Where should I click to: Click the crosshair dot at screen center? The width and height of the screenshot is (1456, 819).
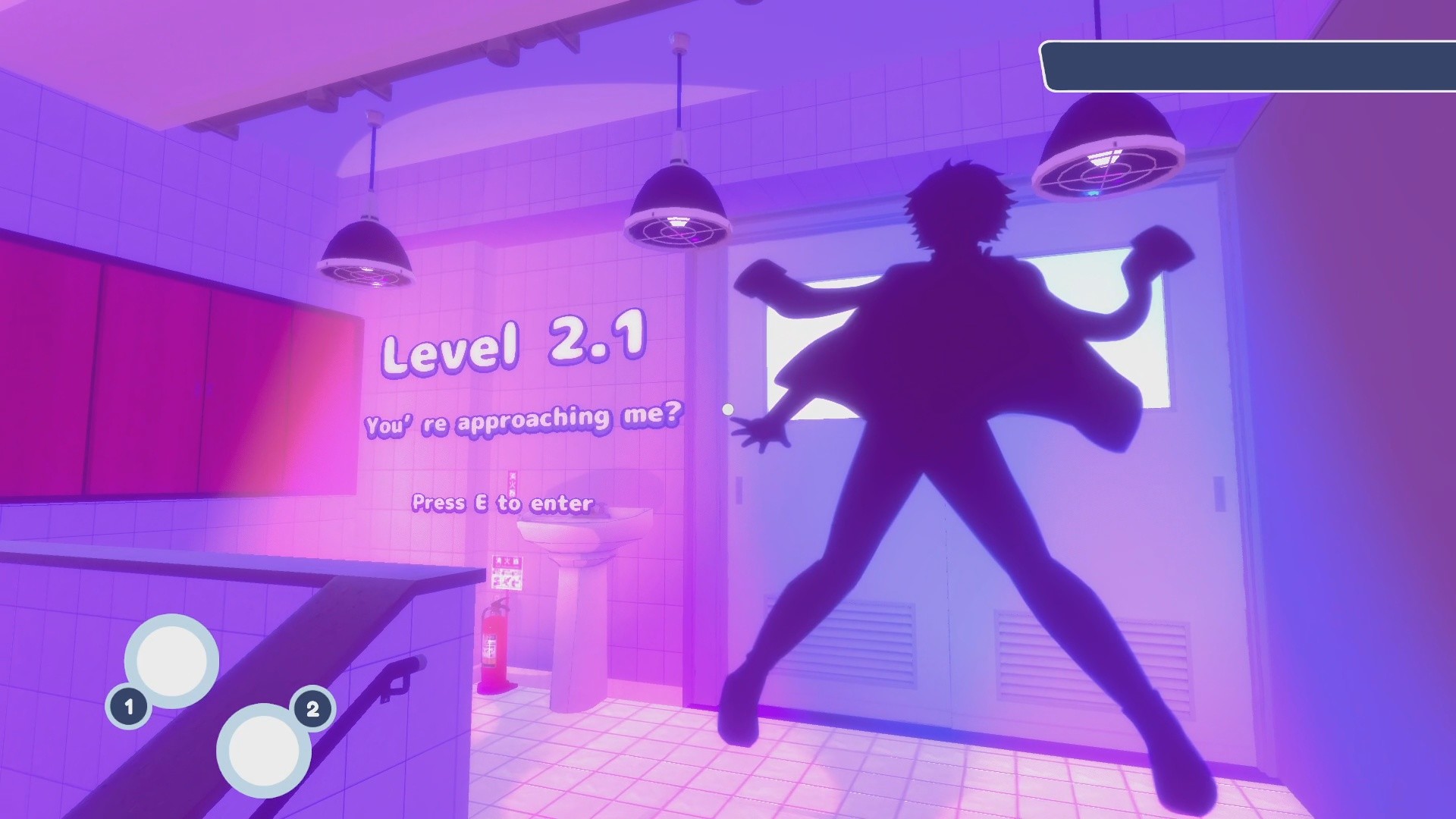[x=728, y=409]
